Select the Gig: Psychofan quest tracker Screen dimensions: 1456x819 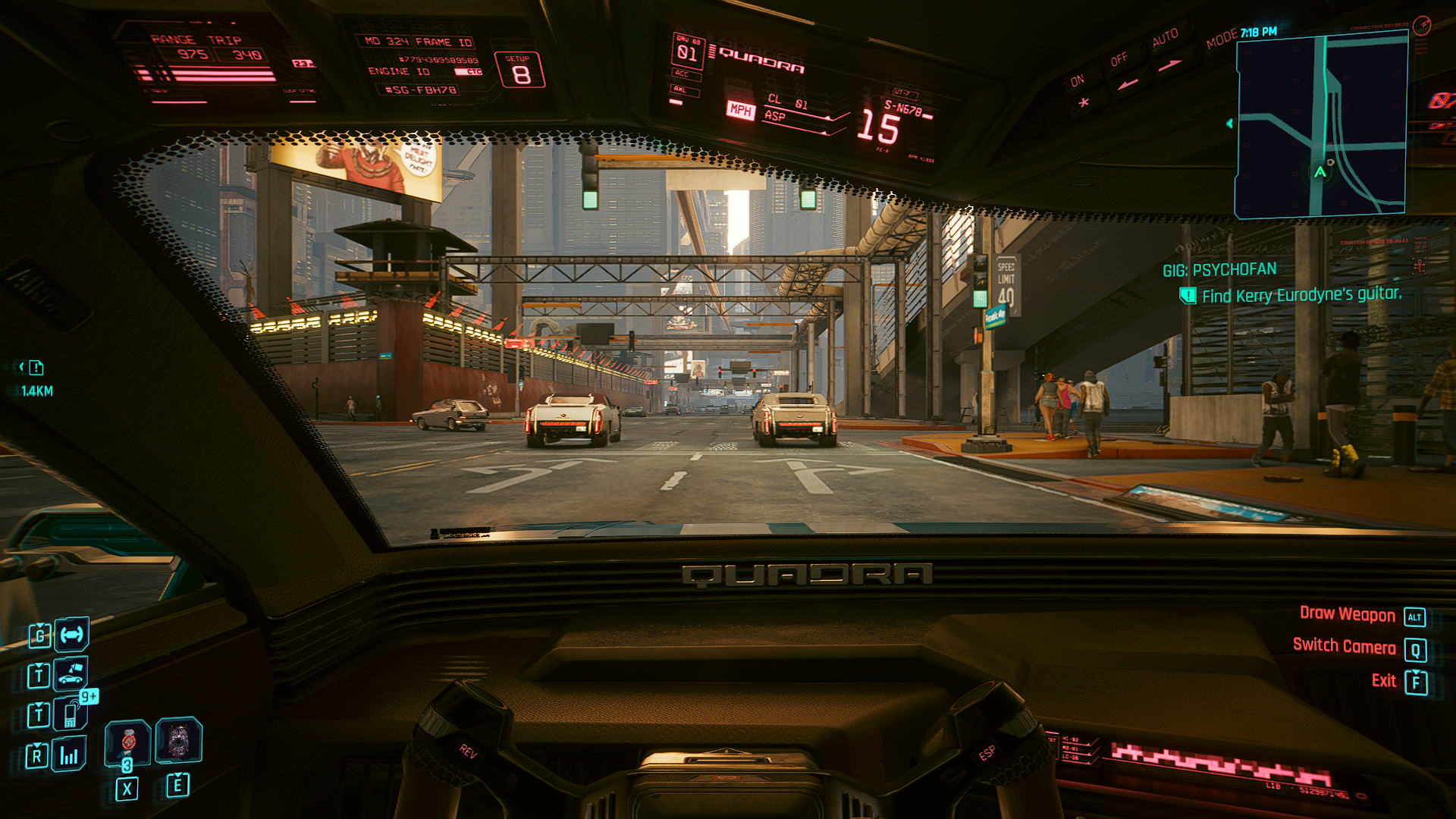pyautogui.click(x=1219, y=269)
